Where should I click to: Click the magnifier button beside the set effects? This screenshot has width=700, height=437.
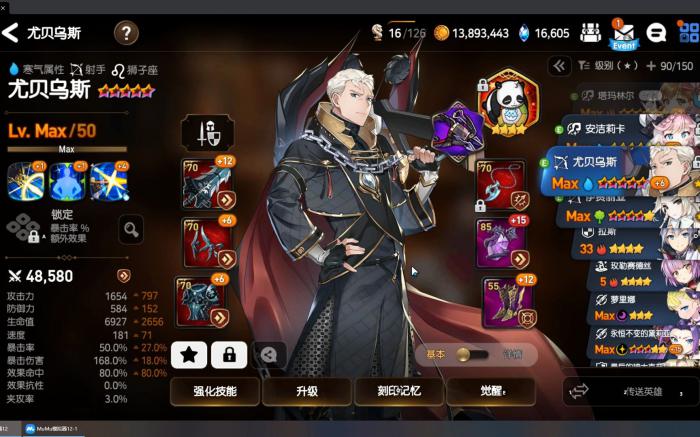[x=130, y=231]
